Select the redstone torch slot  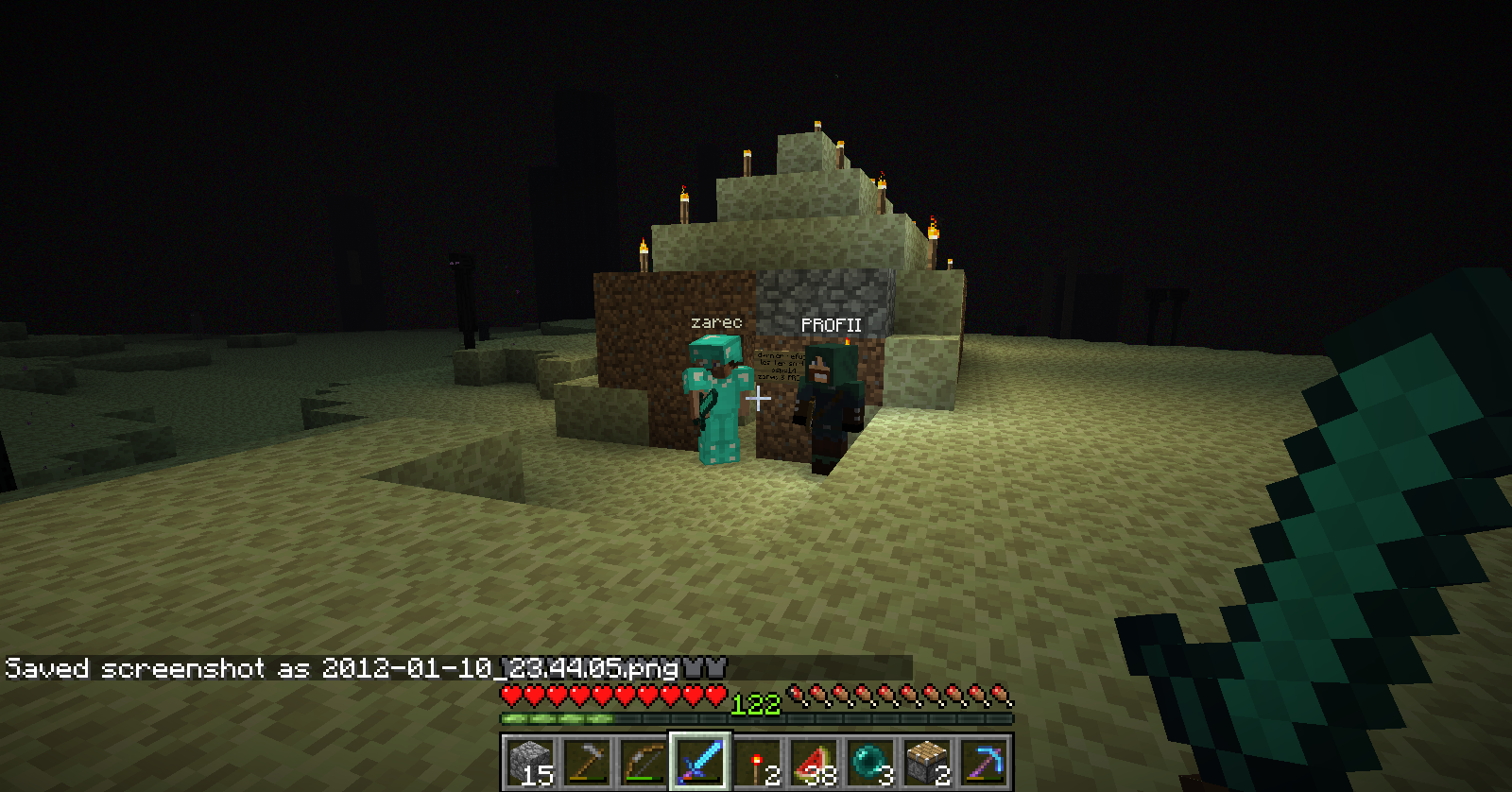click(756, 761)
